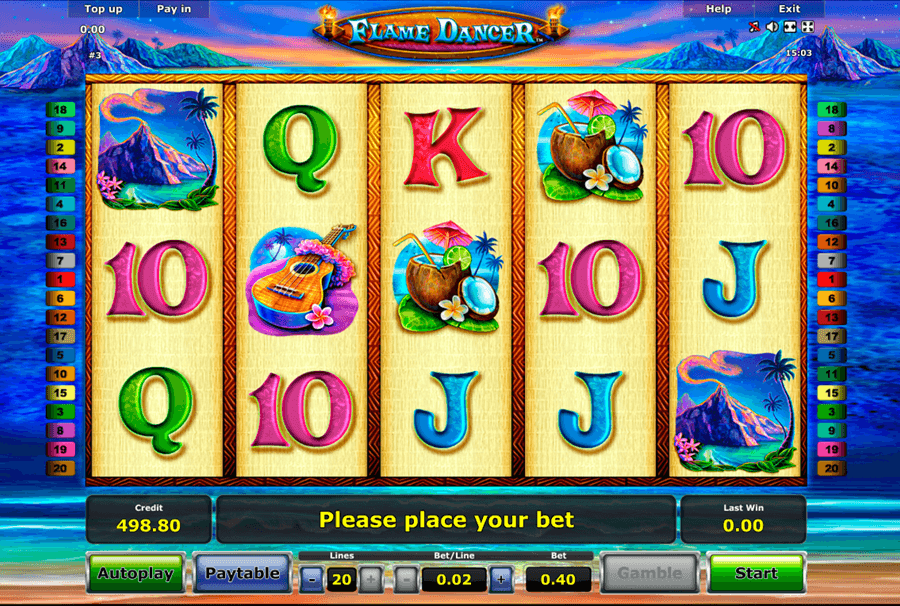Click the inward-arrows screen resize icon
This screenshot has width=900, height=606.
coord(790,27)
